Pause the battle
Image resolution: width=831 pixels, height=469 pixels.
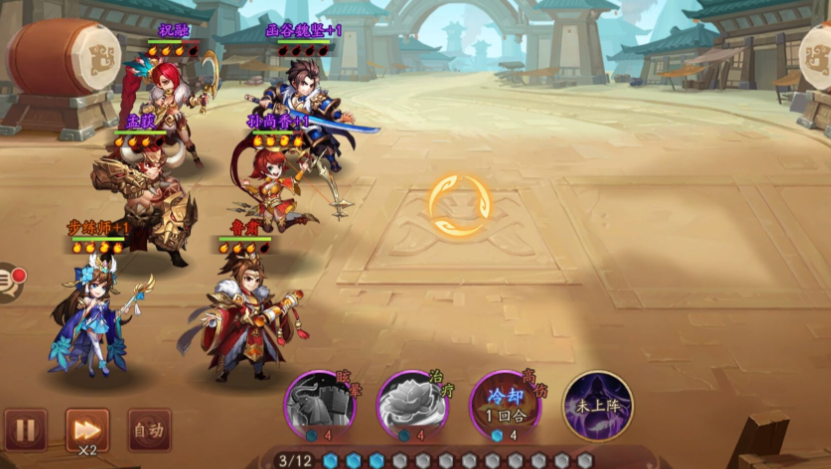click(25, 430)
